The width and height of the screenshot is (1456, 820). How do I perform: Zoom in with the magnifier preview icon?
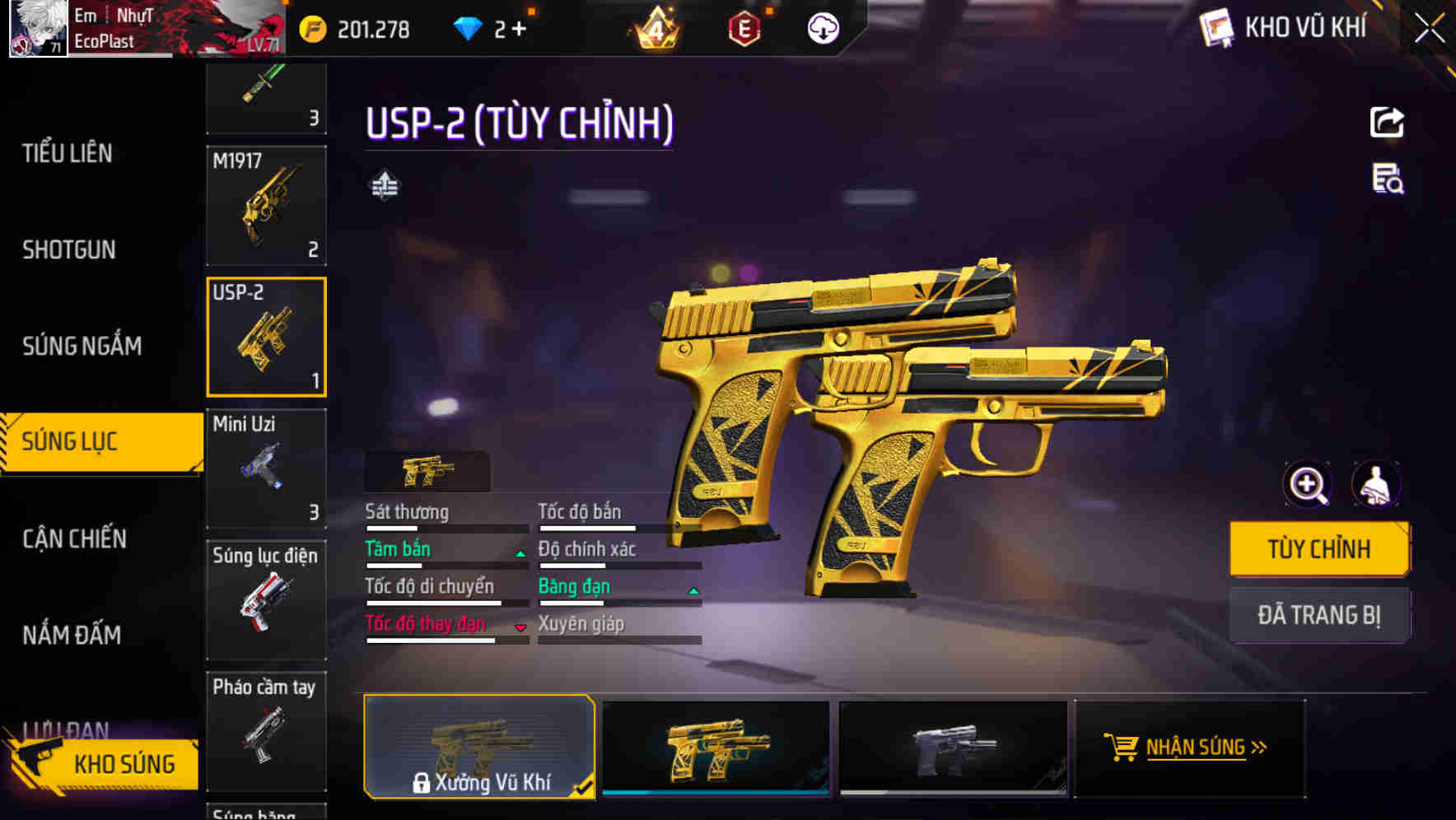tap(1308, 485)
